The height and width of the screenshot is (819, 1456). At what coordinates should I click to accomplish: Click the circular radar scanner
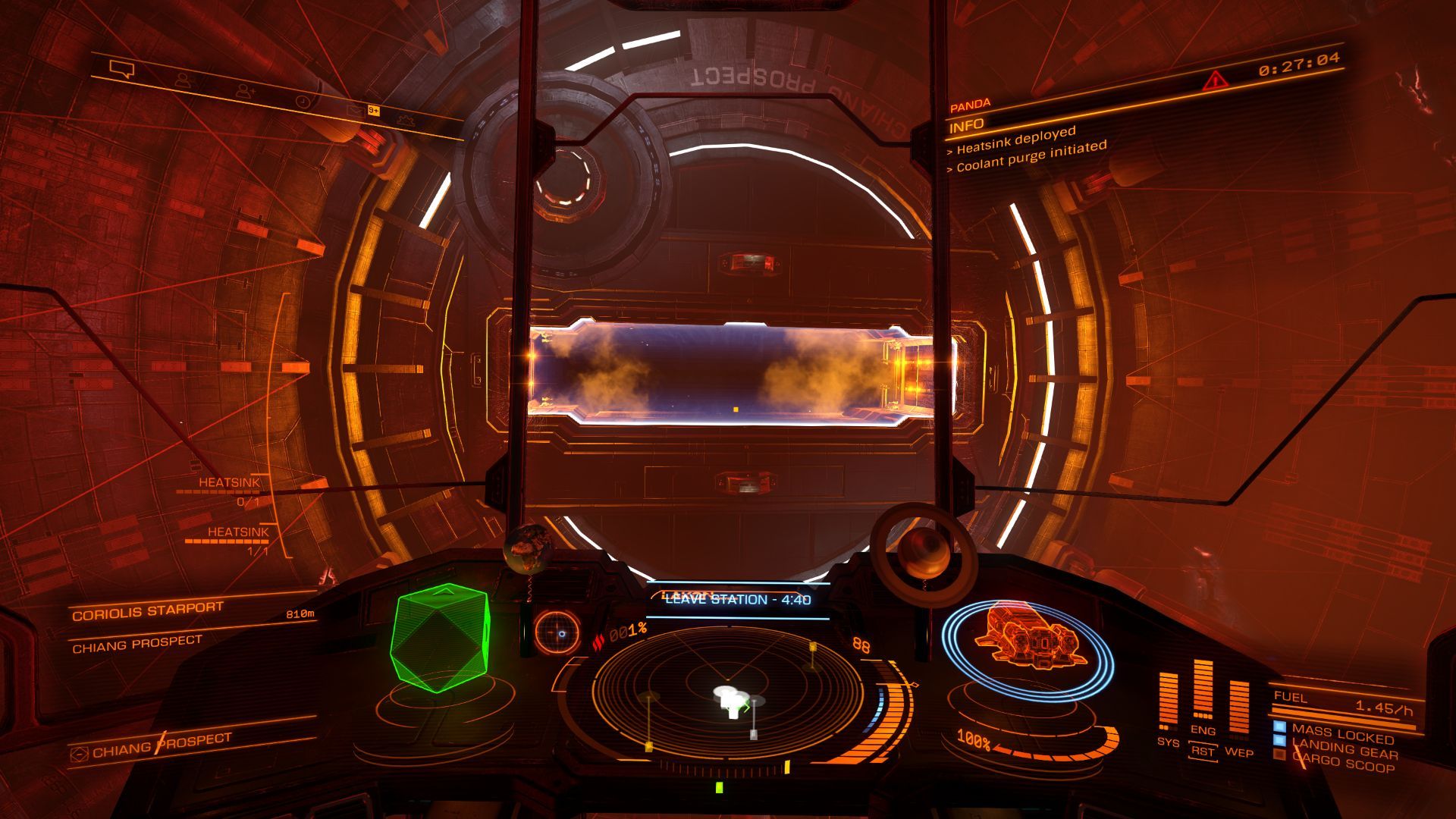coord(726,693)
